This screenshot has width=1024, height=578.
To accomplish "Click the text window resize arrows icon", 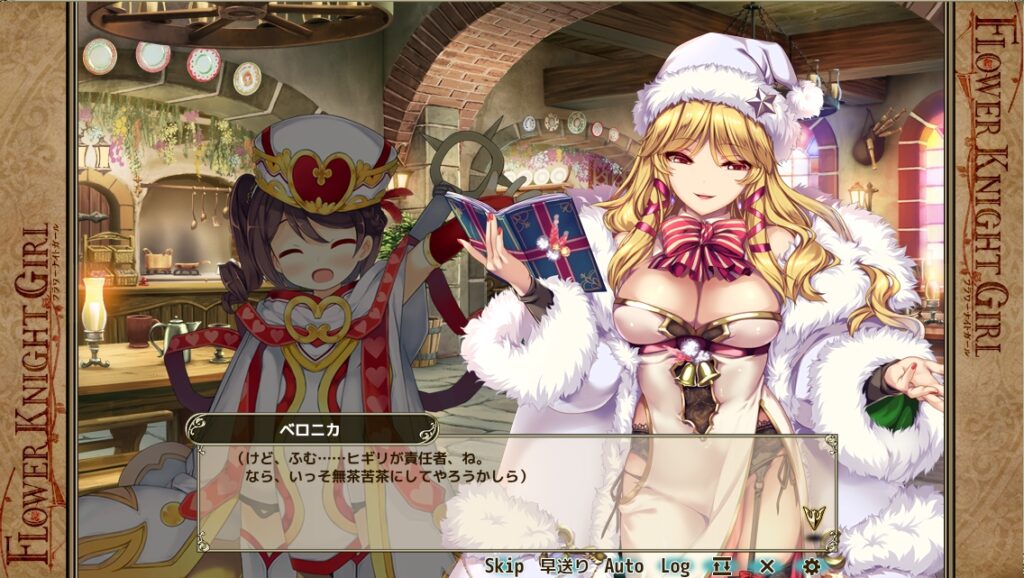I will point(722,566).
